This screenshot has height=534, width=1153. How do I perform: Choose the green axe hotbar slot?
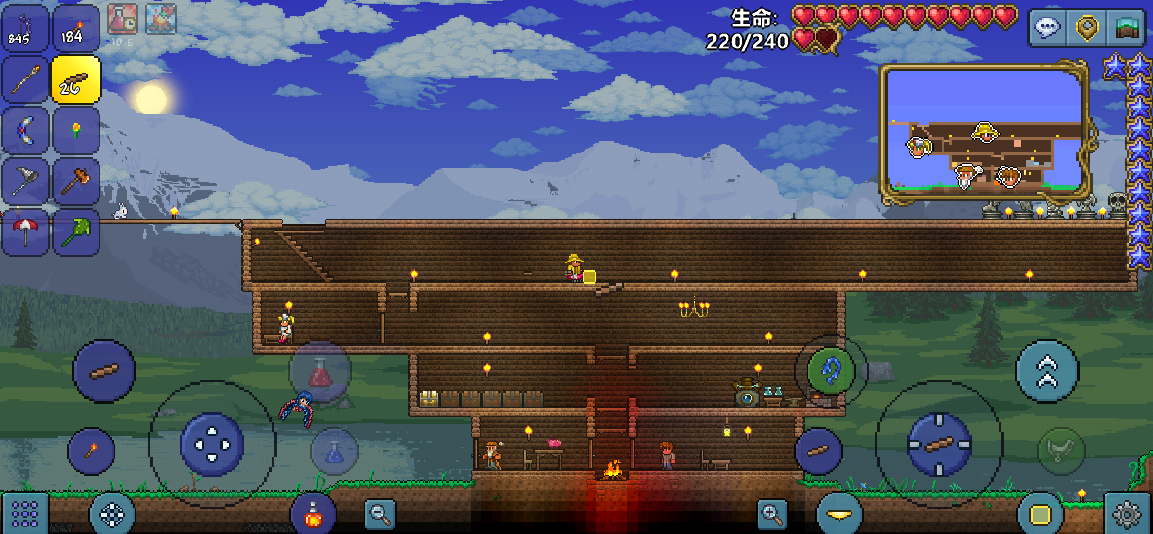click(x=76, y=233)
